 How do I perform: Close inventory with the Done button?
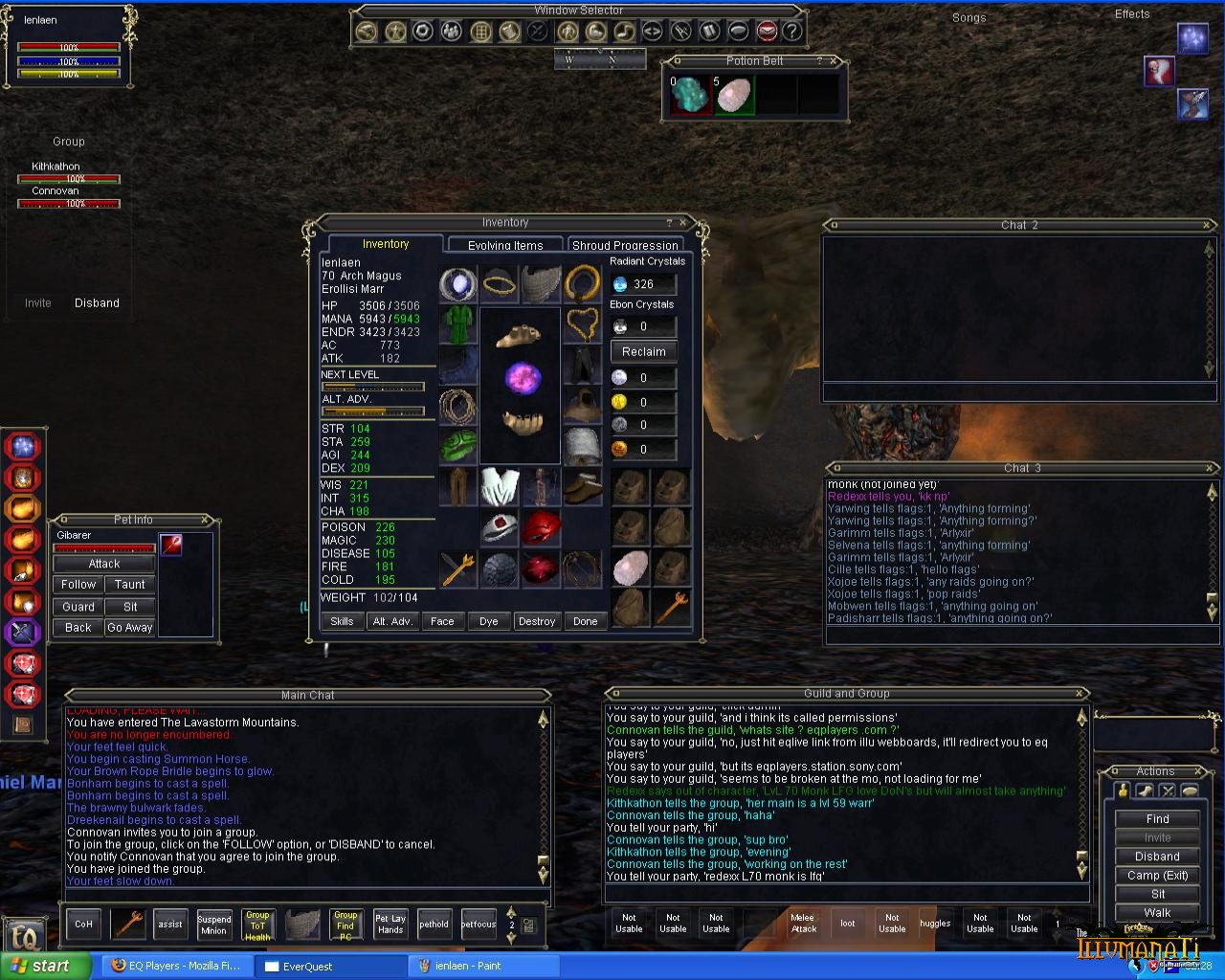[x=585, y=621]
